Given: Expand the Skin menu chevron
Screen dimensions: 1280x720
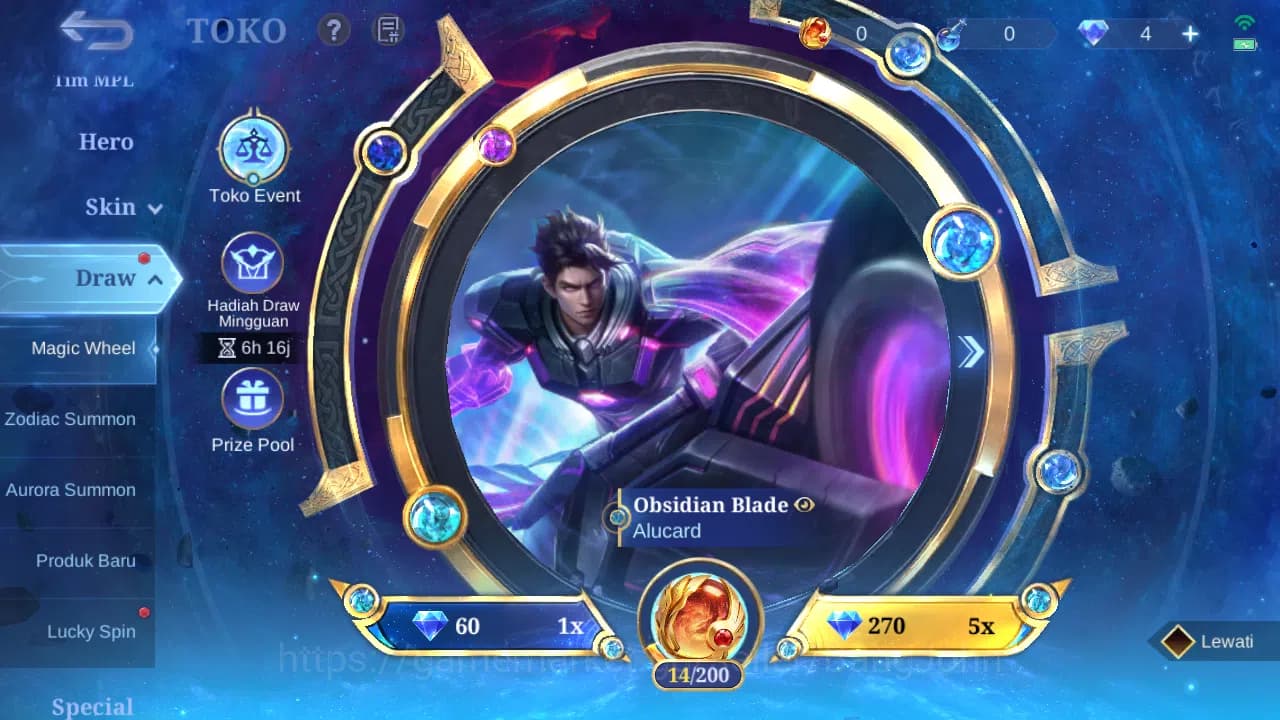Looking at the screenshot, I should (x=154, y=209).
